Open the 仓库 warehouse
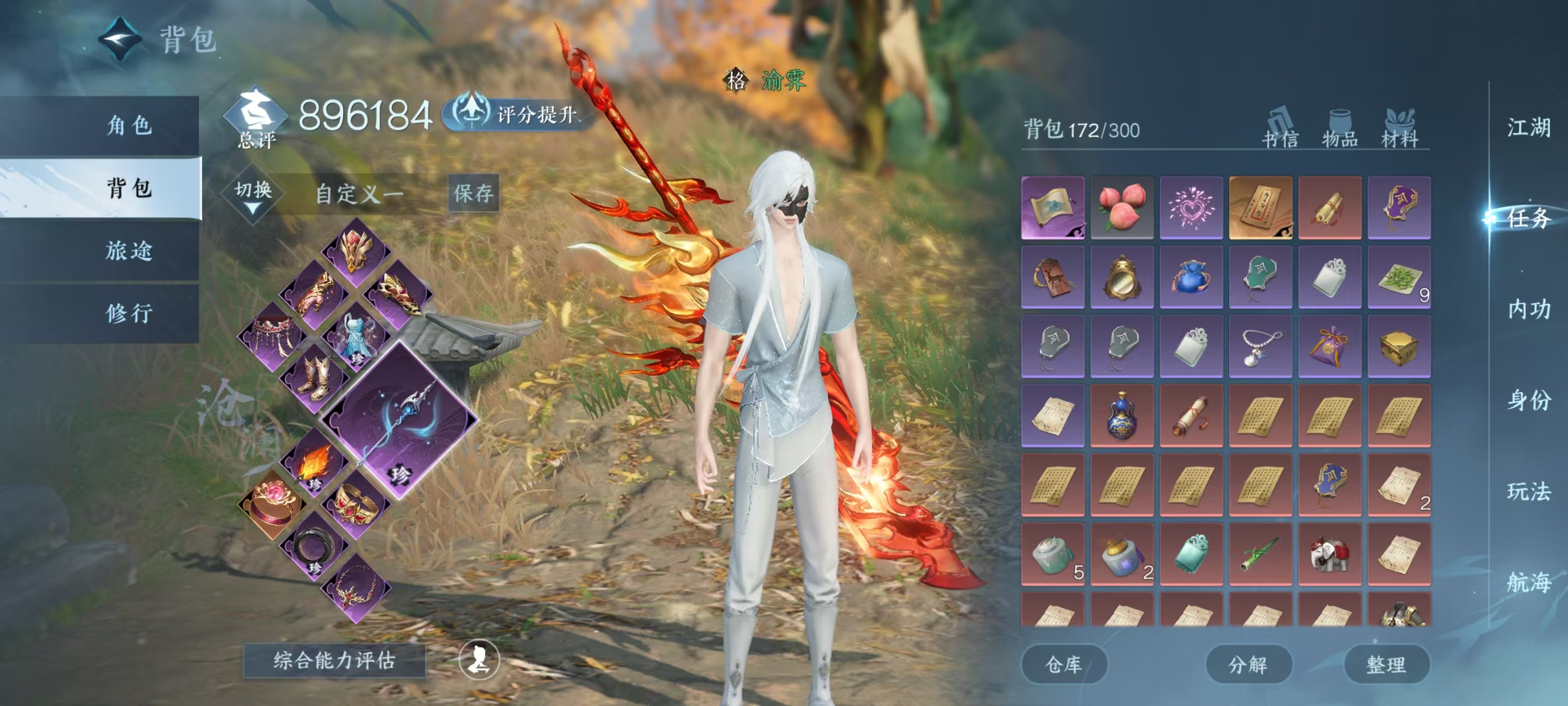This screenshot has height=706, width=1568. [x=1063, y=664]
